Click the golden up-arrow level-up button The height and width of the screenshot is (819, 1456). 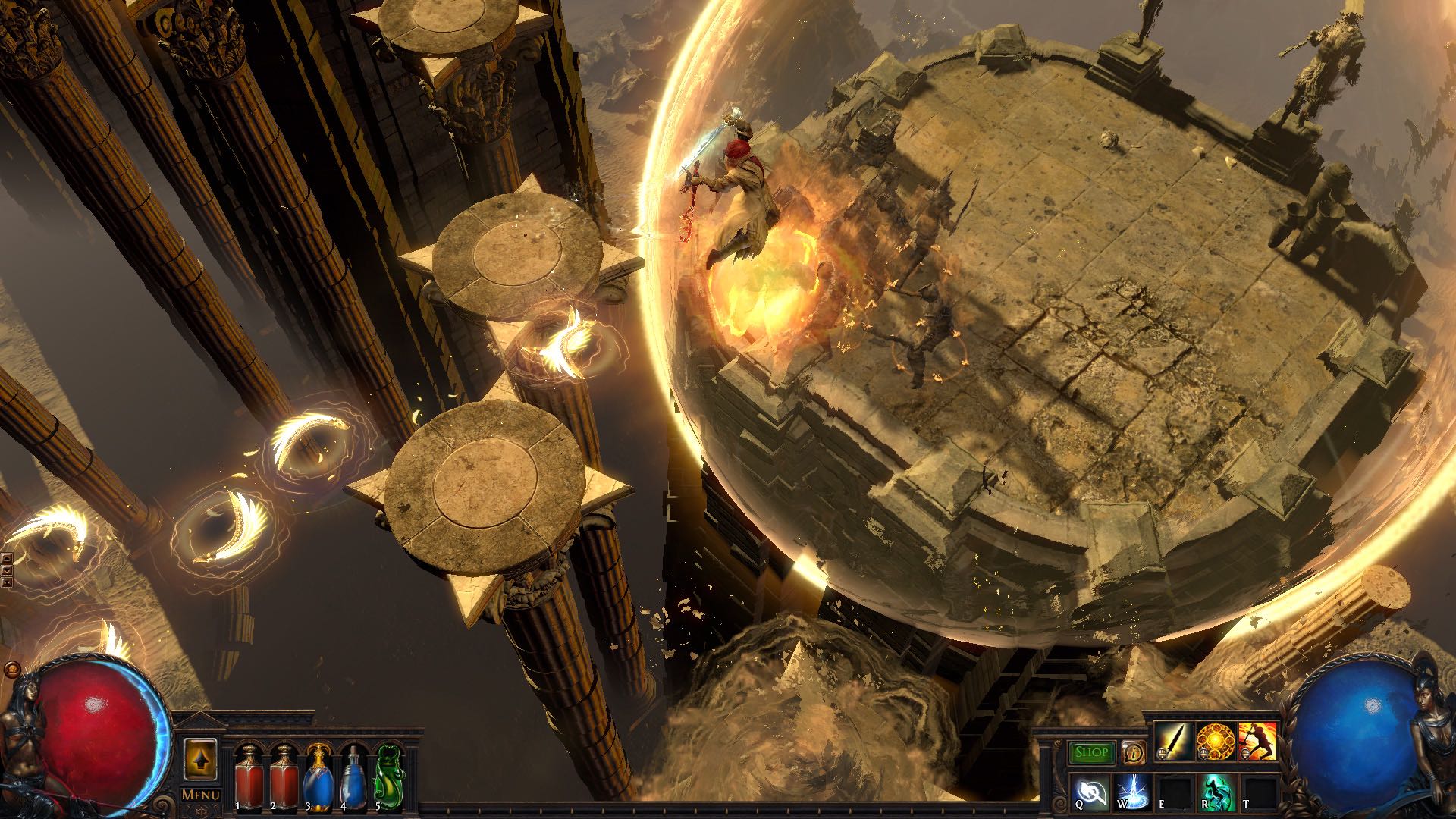point(200,759)
